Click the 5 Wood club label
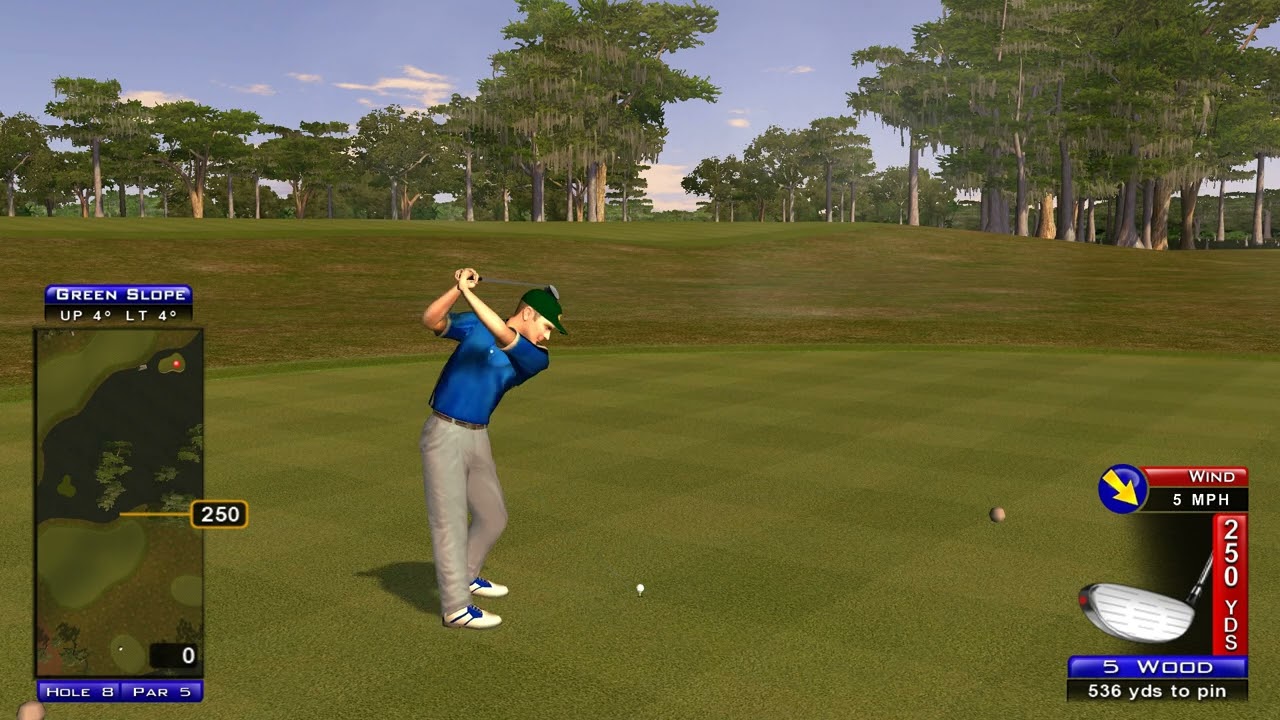This screenshot has height=720, width=1280. (x=1157, y=667)
